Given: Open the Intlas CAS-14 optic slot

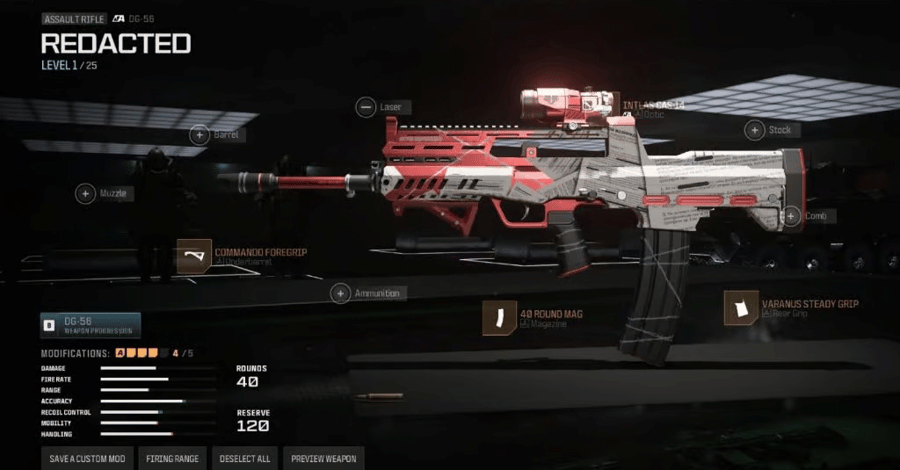Looking at the screenshot, I should click(x=652, y=106).
